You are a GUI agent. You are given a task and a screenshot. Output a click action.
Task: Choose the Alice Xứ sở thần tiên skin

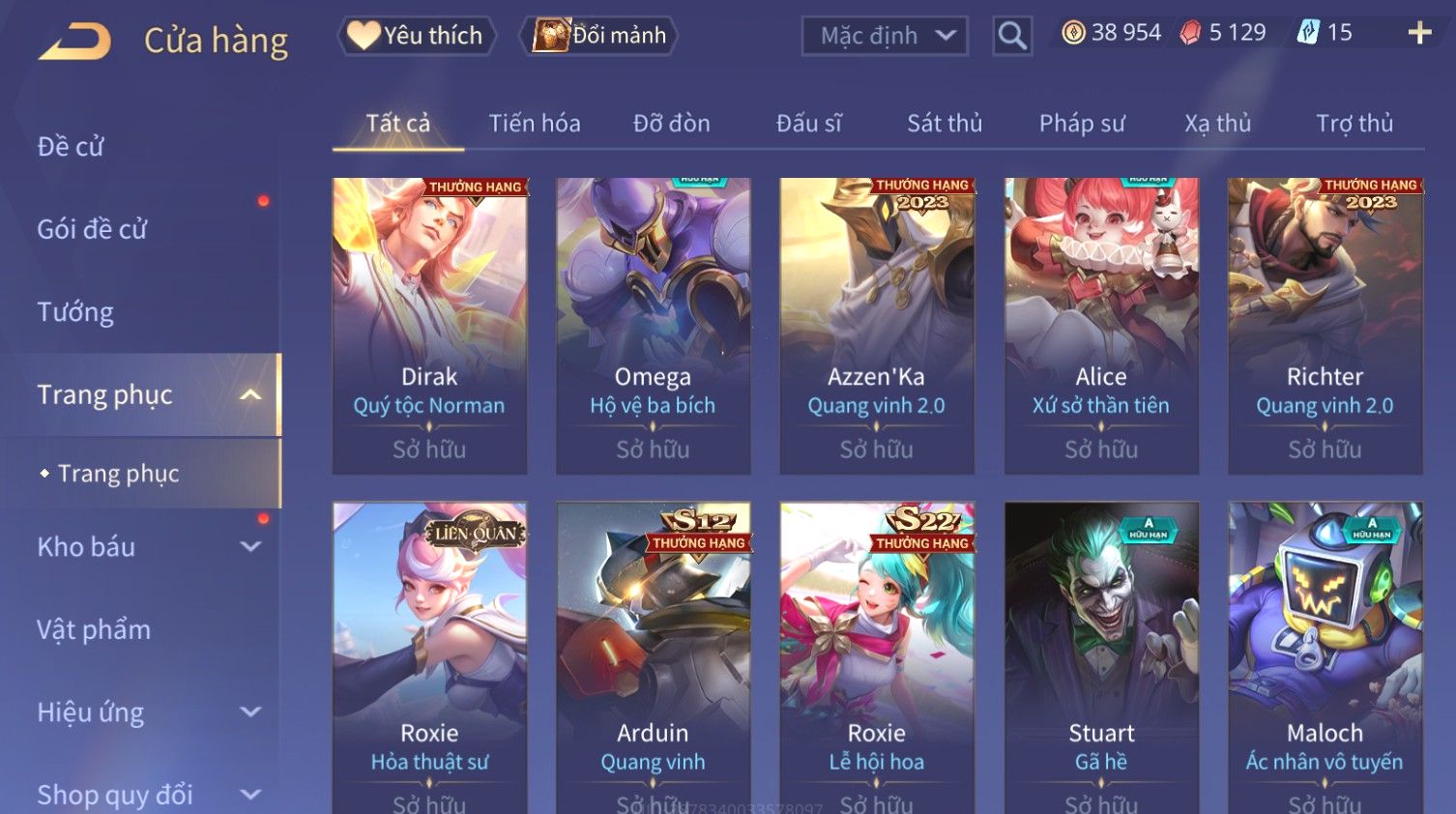(1101, 325)
